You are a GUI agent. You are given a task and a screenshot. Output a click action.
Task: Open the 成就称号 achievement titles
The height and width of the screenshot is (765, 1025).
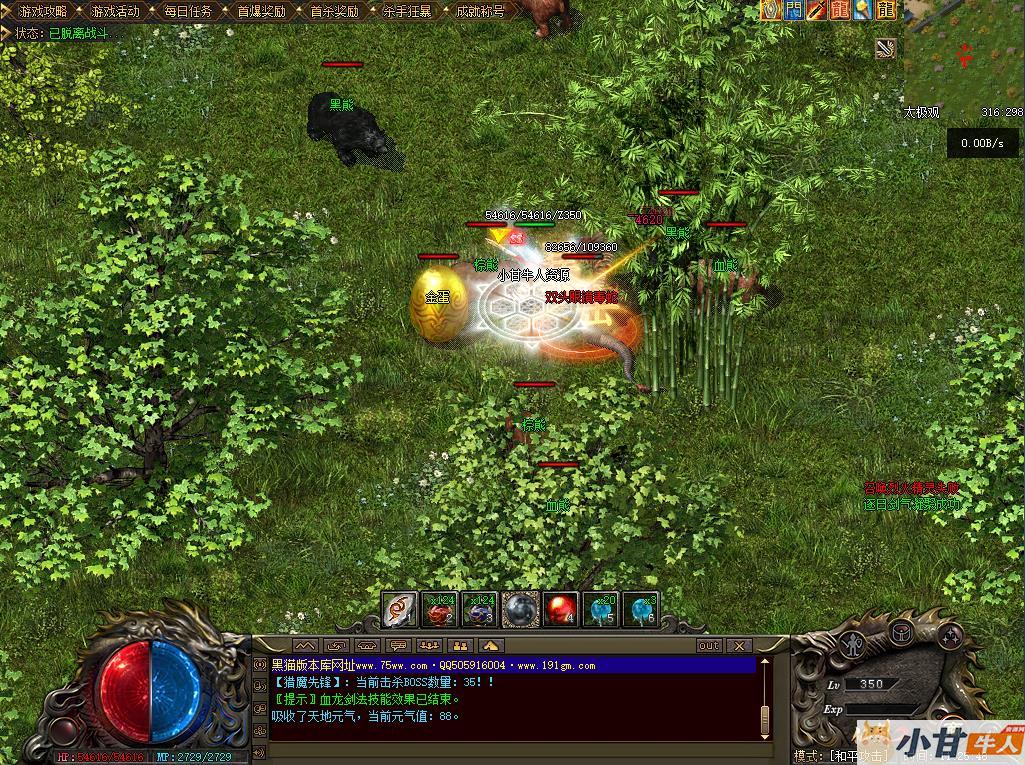pos(480,12)
